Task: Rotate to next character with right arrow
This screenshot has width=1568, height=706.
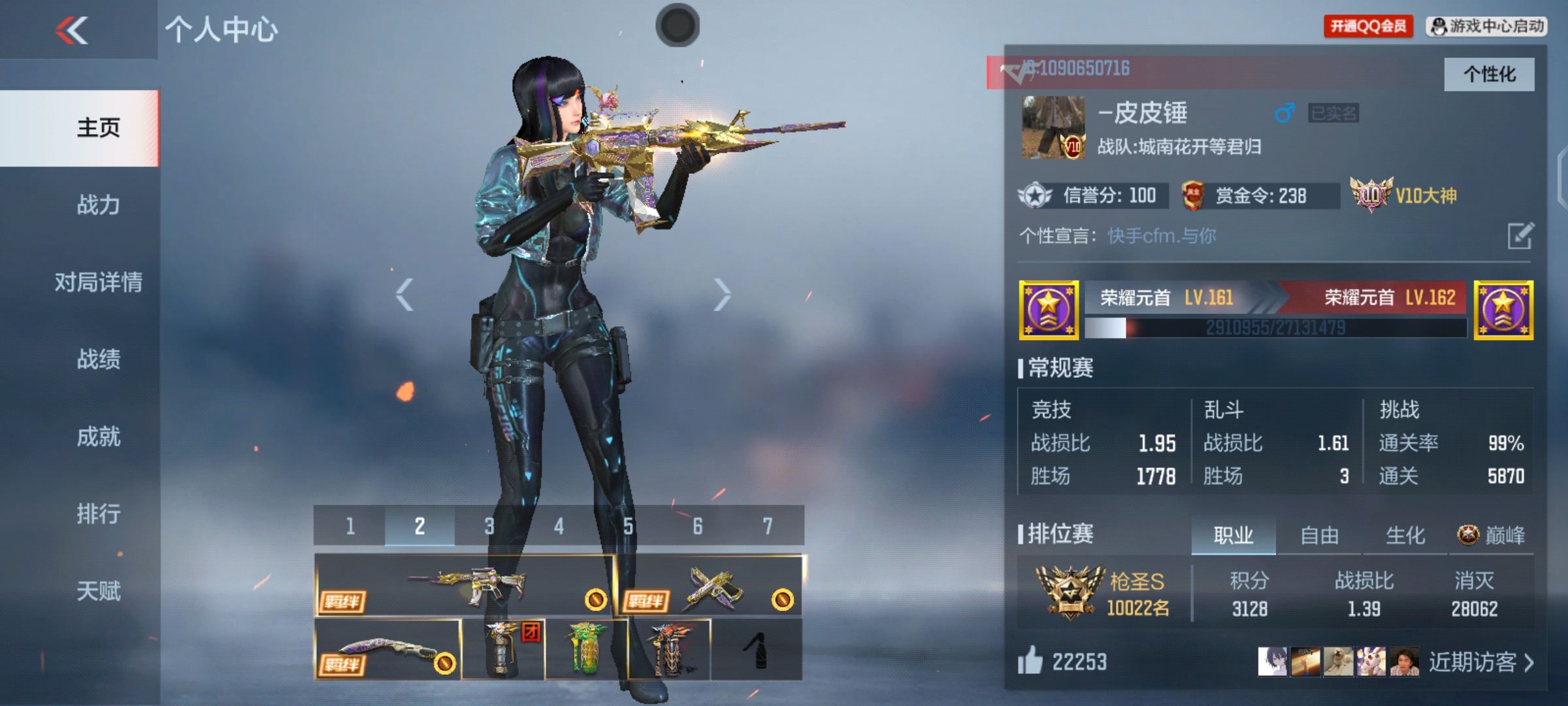Action: 721,295
